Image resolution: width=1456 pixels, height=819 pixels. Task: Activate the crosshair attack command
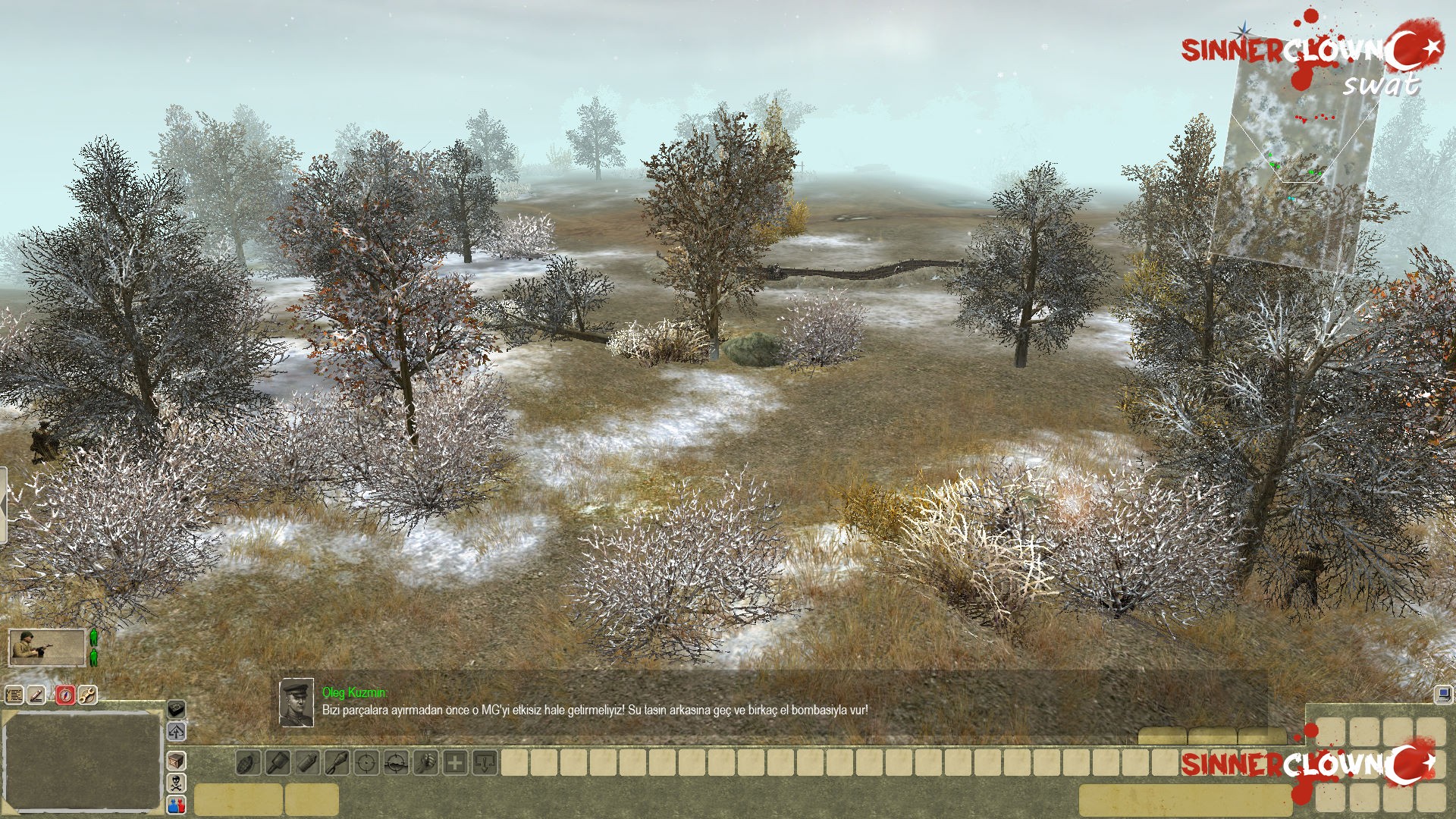pos(366,763)
